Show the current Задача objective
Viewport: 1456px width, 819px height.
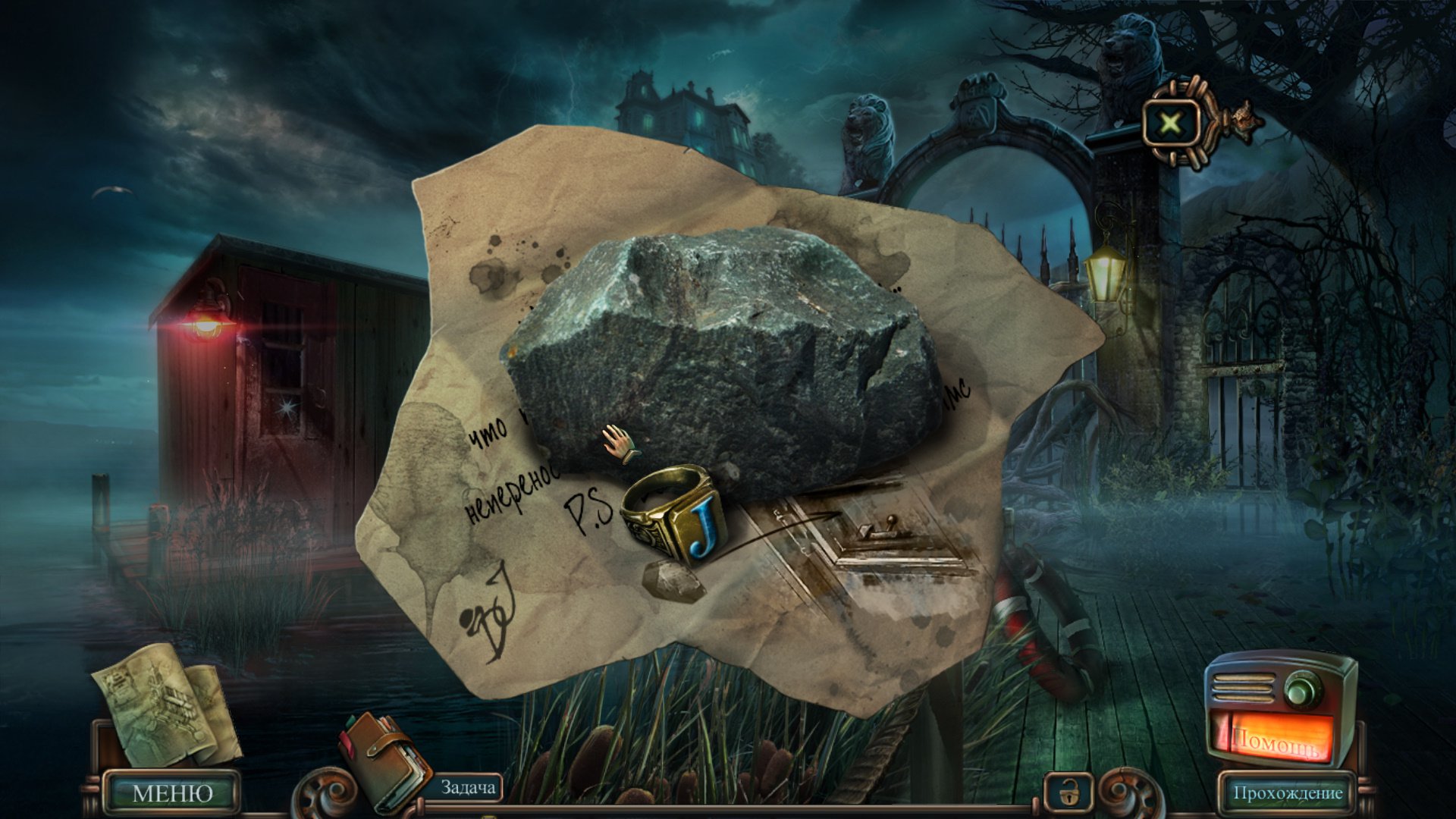point(468,789)
